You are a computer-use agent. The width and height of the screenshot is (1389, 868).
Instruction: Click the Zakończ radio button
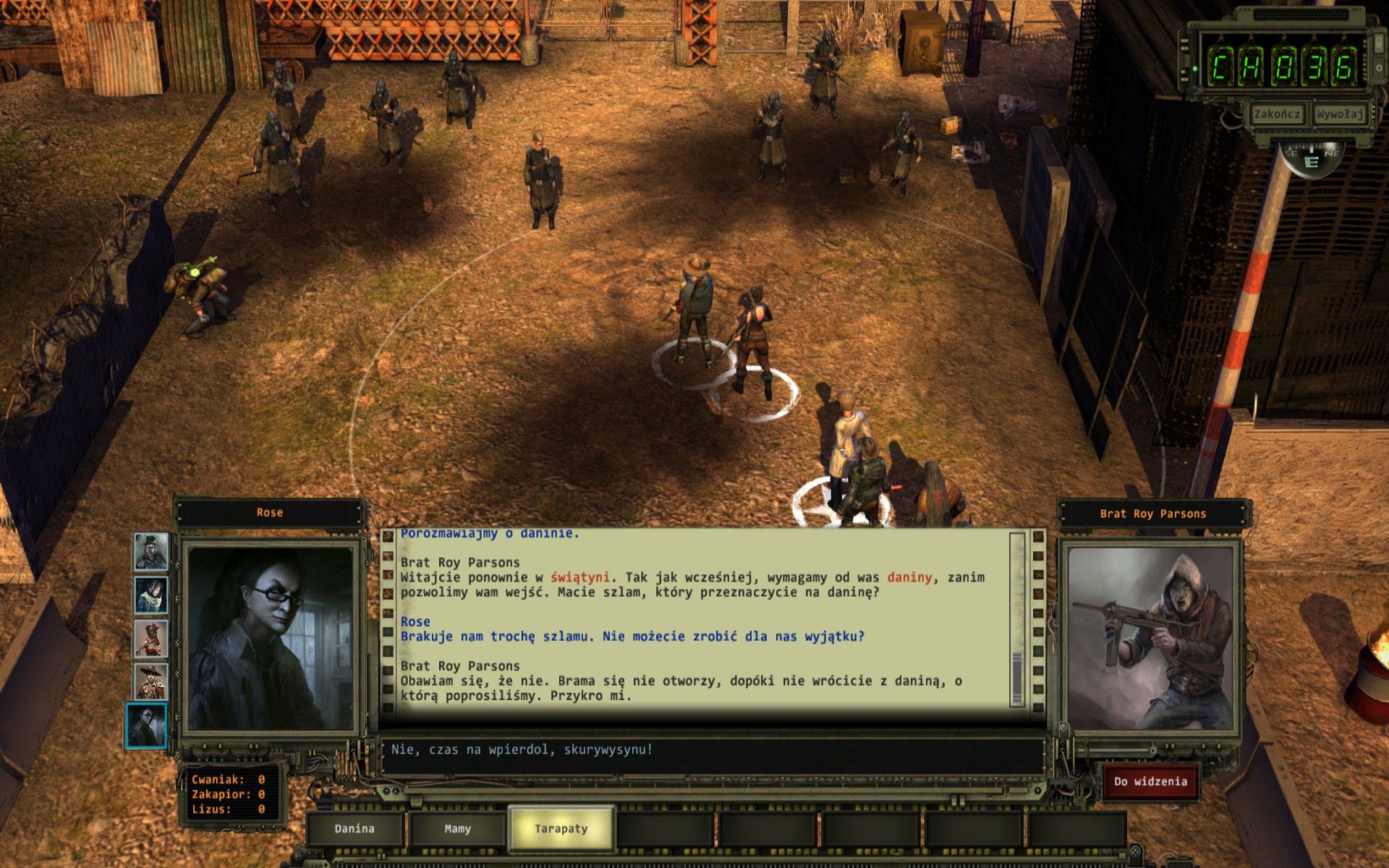point(1277,114)
